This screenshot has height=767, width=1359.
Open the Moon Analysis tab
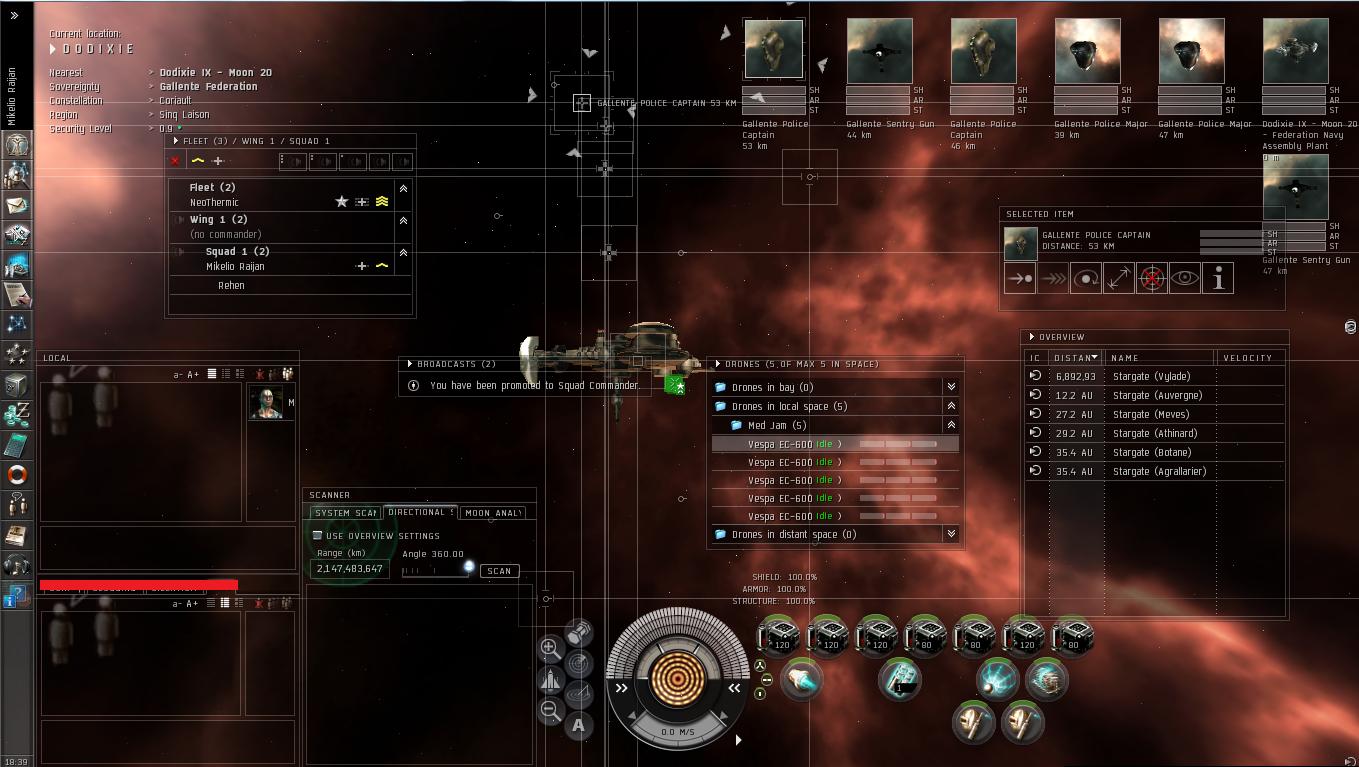click(x=493, y=513)
